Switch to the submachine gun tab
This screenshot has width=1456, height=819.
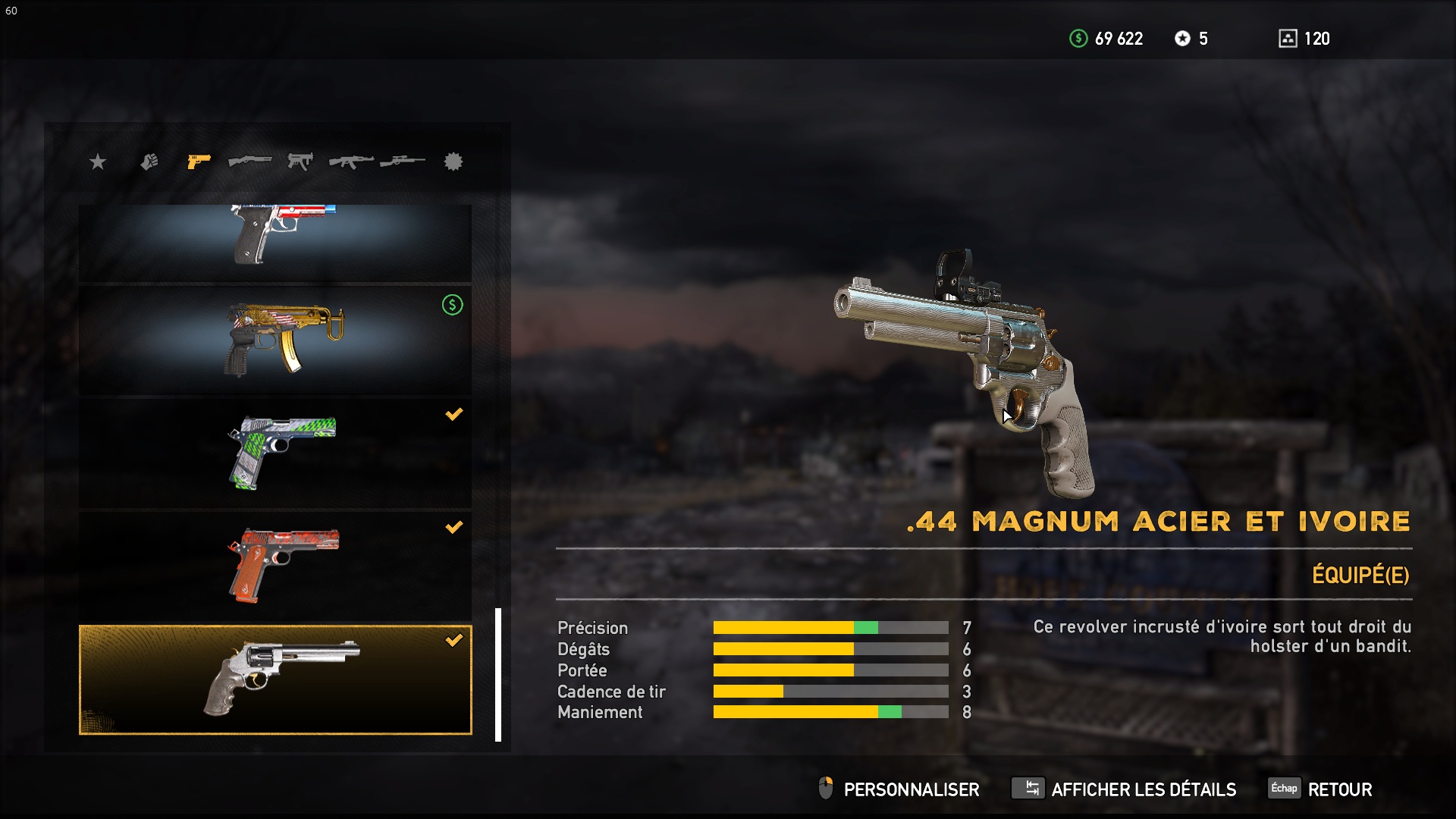(x=300, y=162)
